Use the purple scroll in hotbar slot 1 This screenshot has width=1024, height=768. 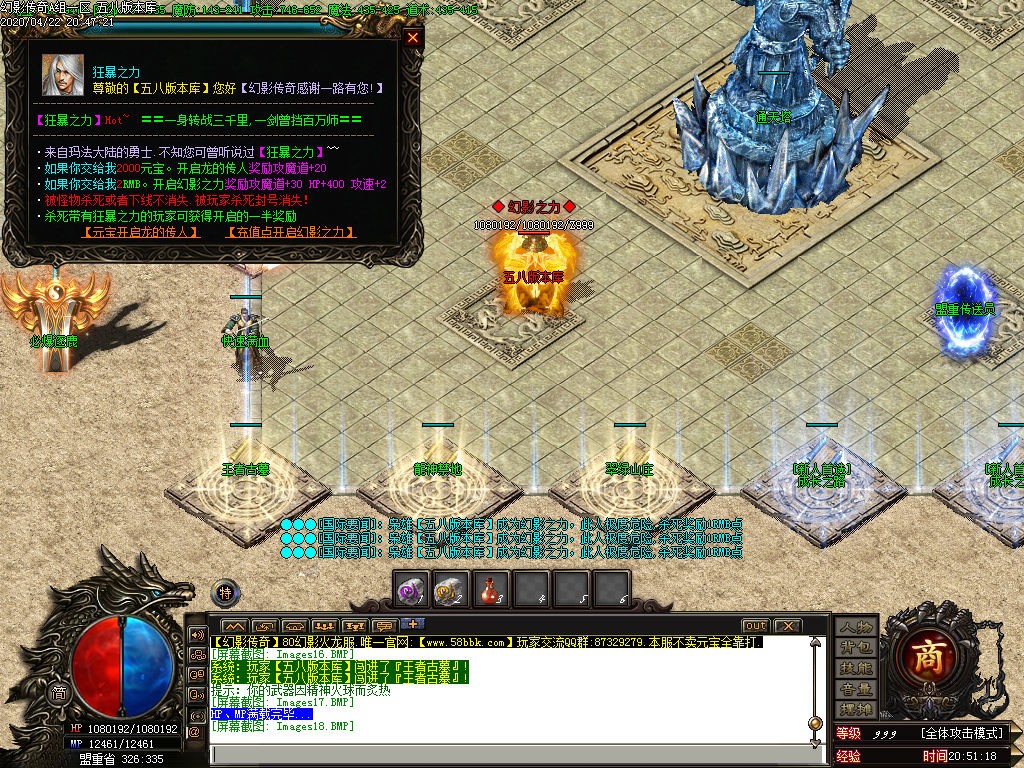pos(411,590)
